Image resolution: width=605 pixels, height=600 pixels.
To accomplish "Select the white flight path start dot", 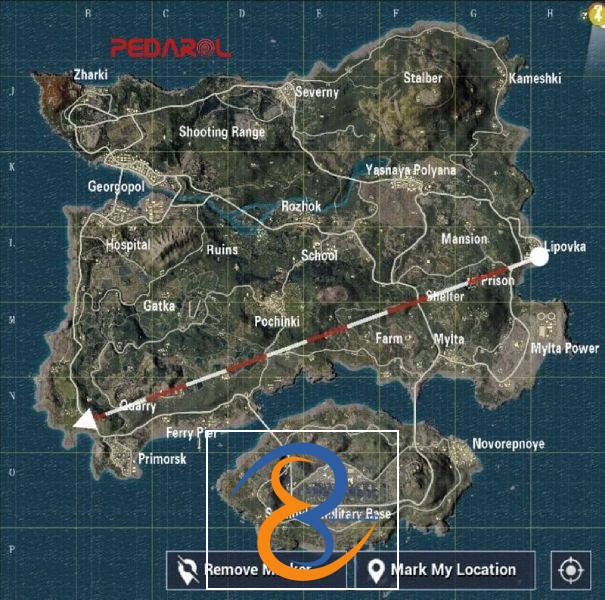I will (x=538, y=258).
